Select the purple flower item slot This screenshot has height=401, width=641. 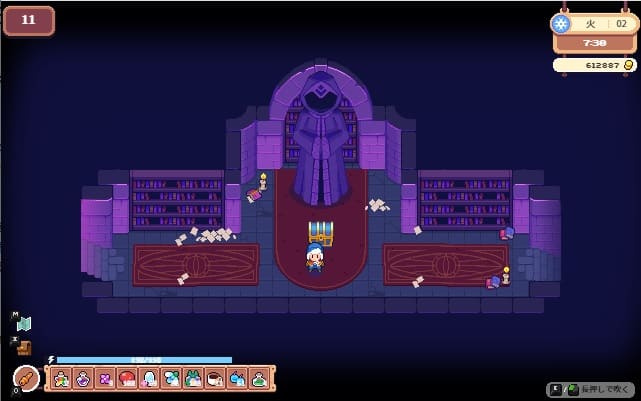point(106,378)
